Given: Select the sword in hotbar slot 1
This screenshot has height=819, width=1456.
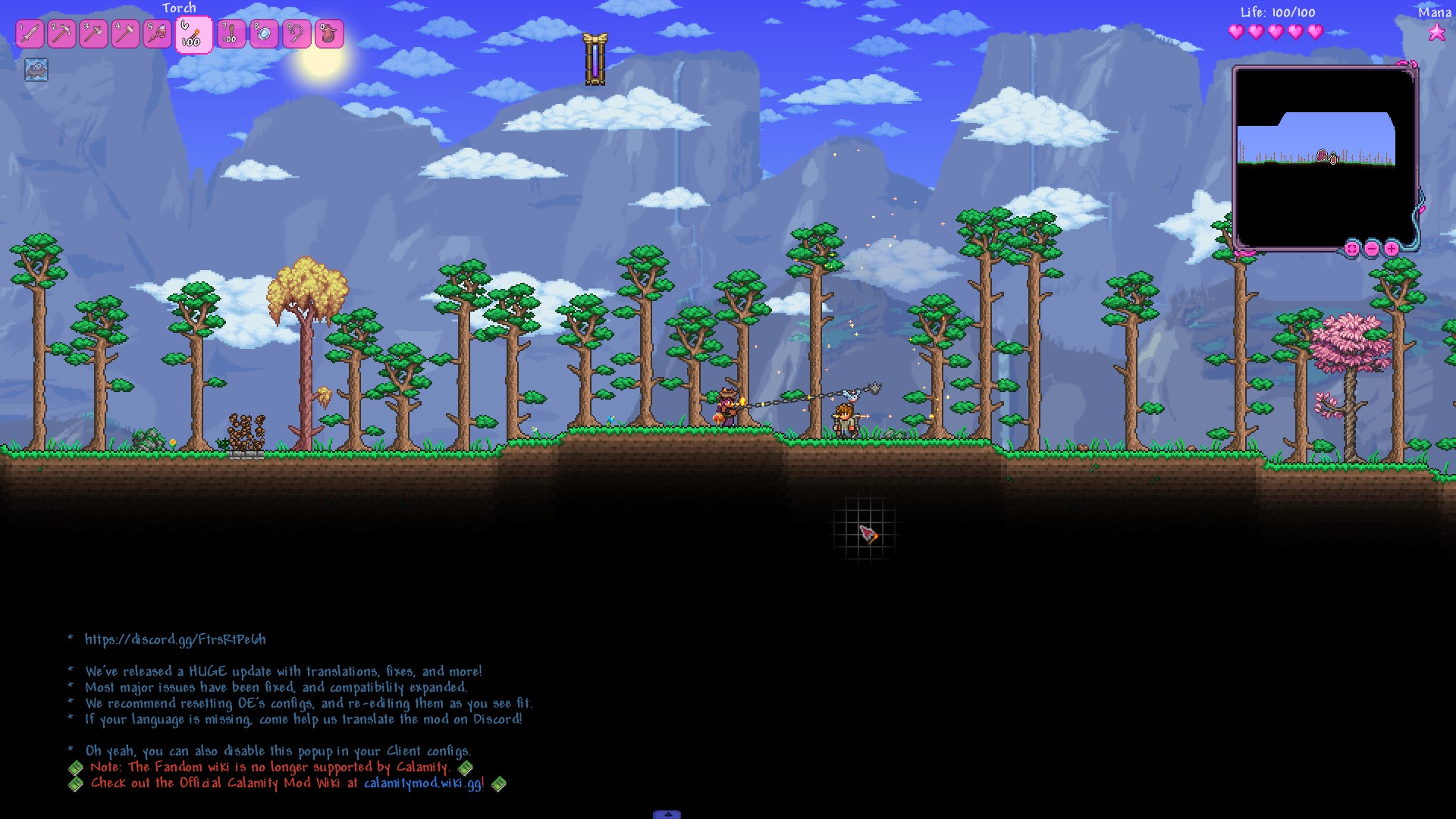Looking at the screenshot, I should (x=30, y=34).
